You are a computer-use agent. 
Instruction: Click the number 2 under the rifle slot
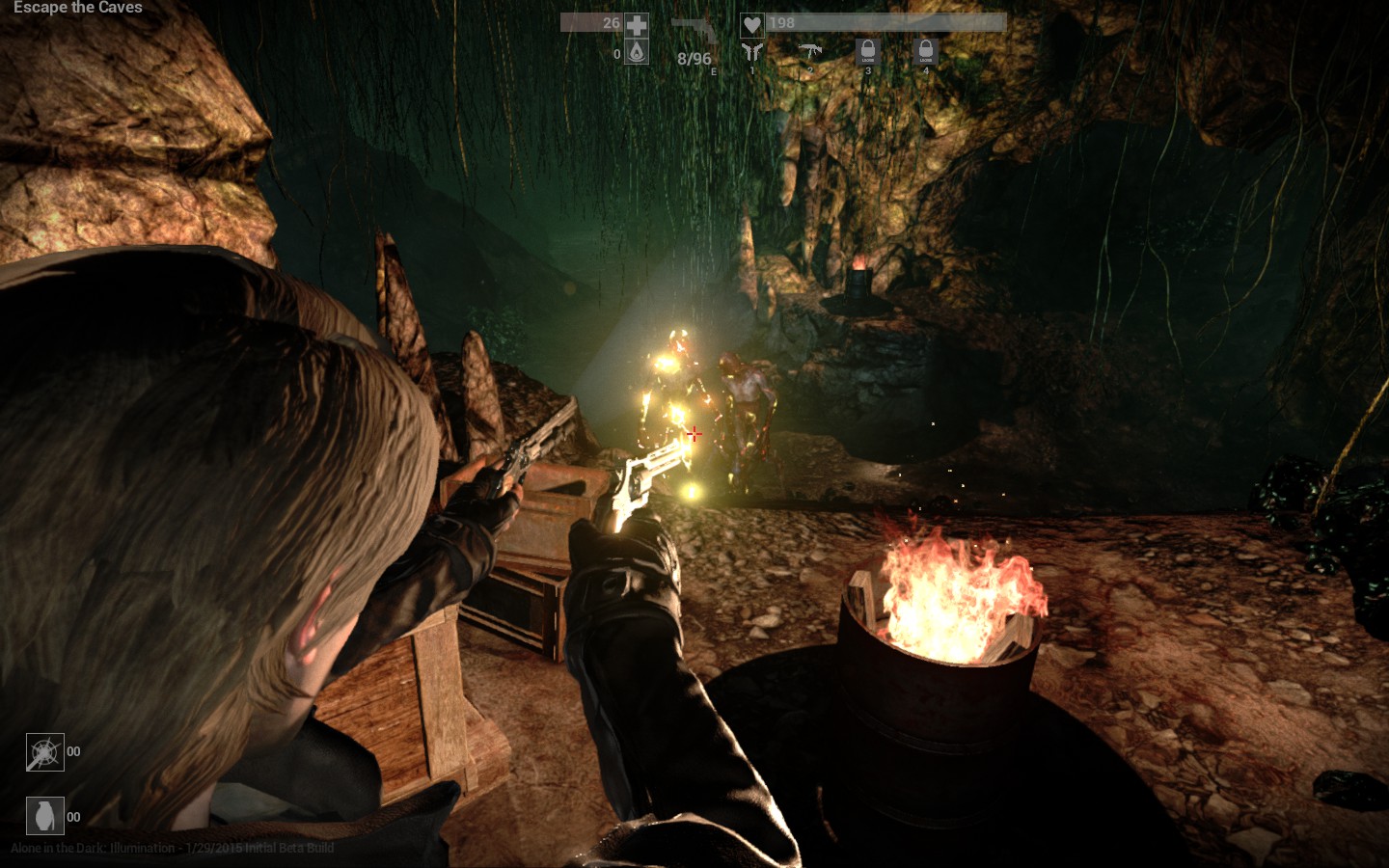(x=811, y=68)
